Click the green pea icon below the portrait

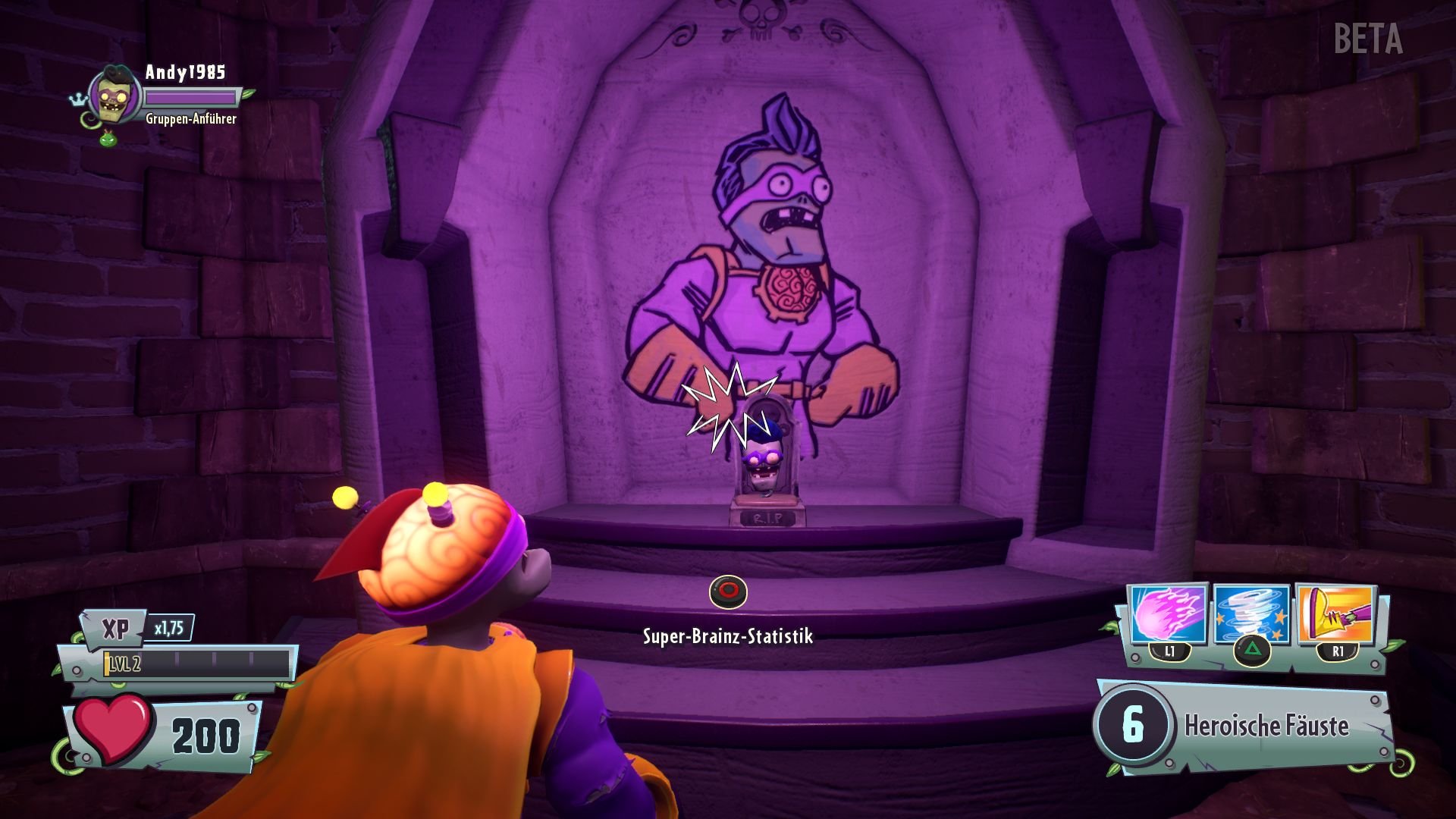tap(106, 139)
